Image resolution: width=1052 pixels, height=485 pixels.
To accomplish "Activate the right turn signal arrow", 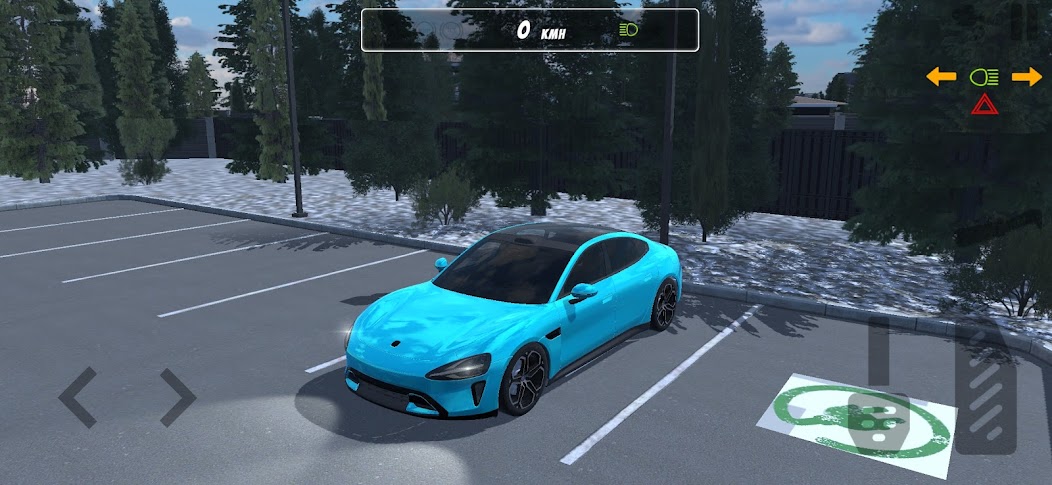I will click(1026, 77).
